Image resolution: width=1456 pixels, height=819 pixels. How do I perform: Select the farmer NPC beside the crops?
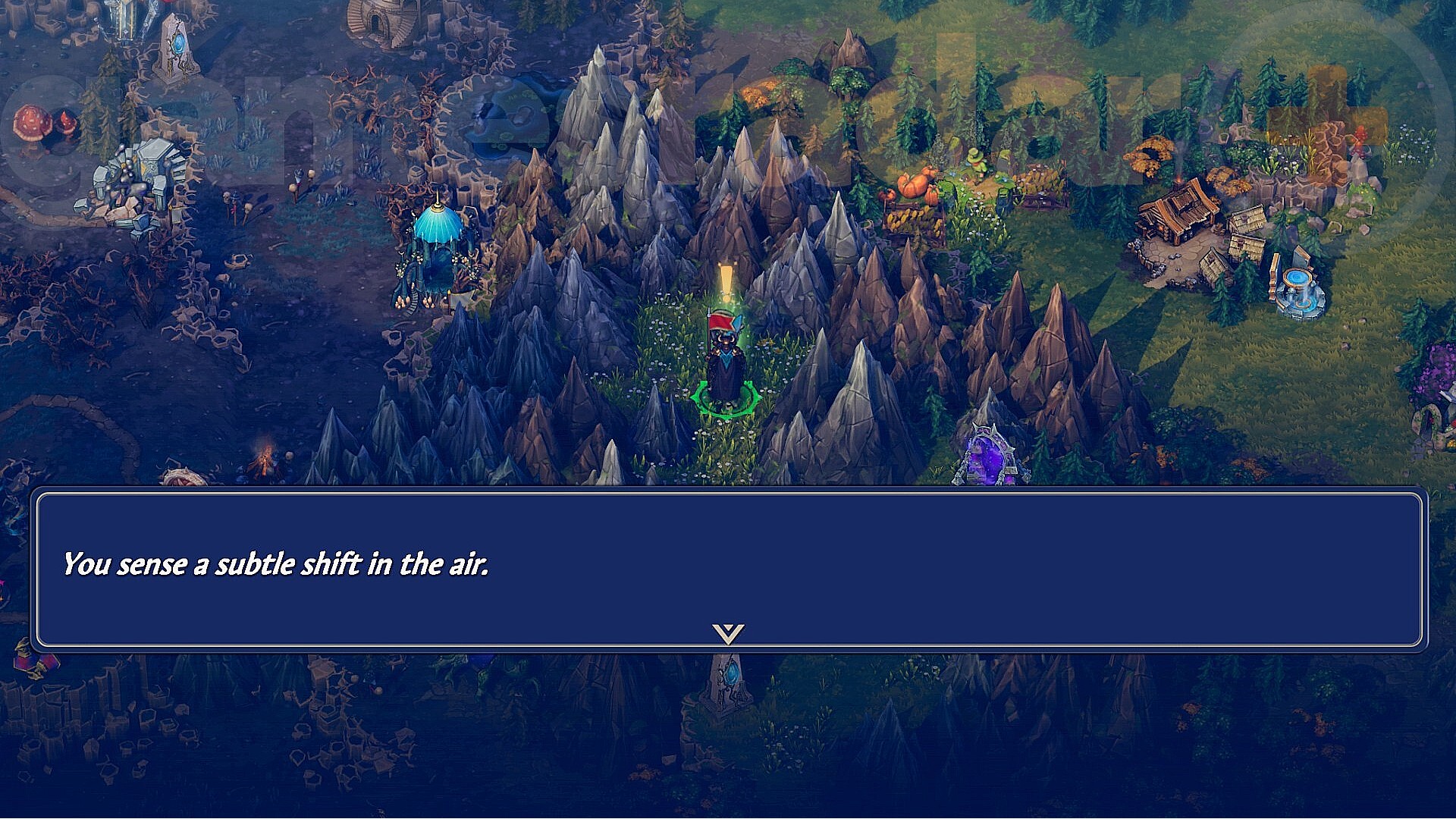tap(974, 163)
